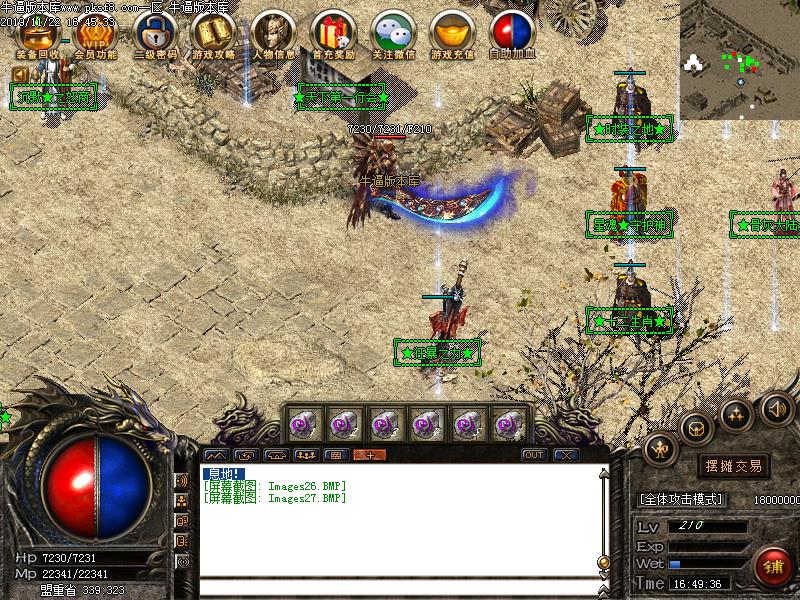Open the 游戏攻略 game guide book
Screen dimensions: 800x600
(x=214, y=34)
